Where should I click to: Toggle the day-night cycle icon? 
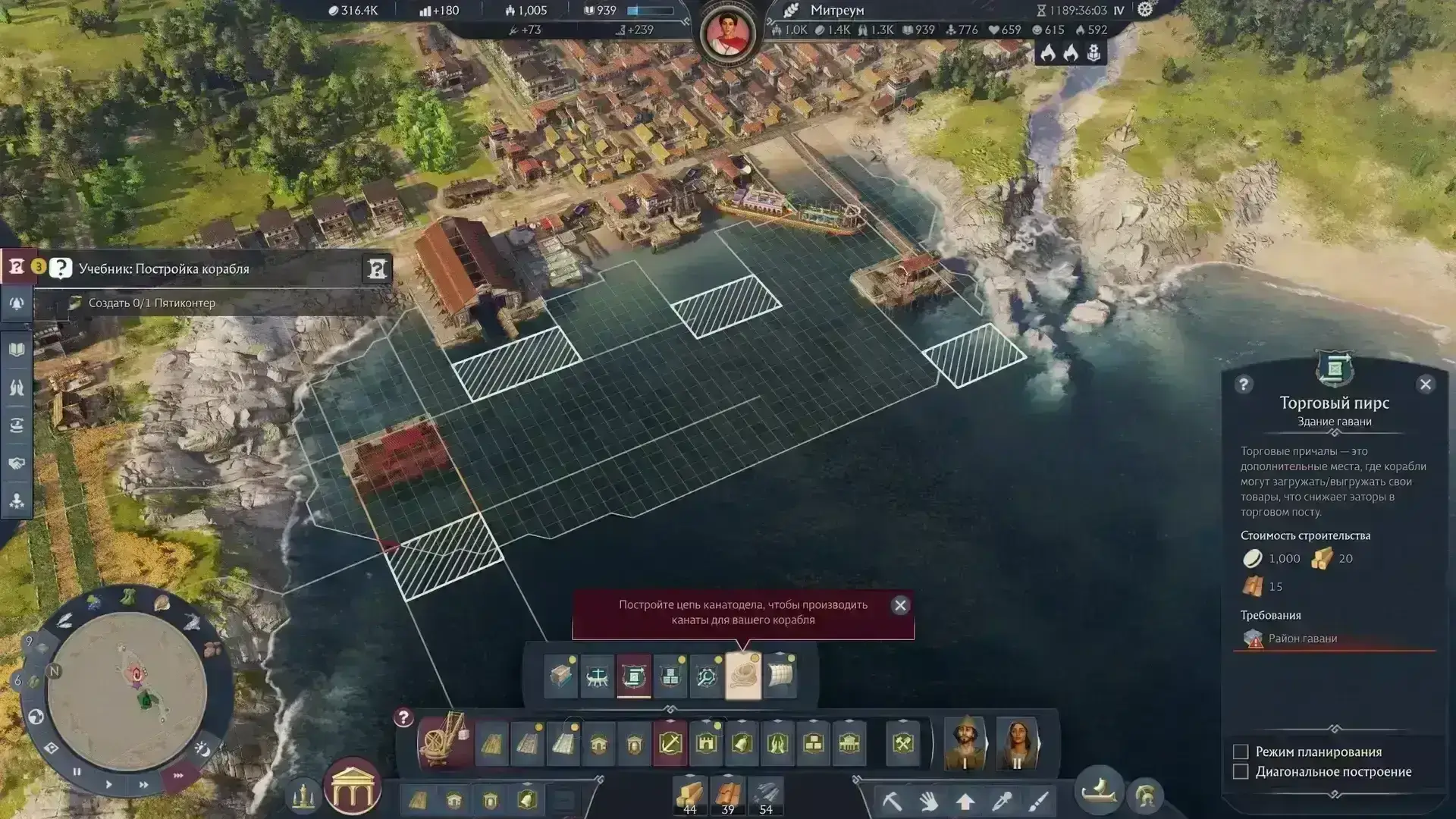[x=202, y=748]
